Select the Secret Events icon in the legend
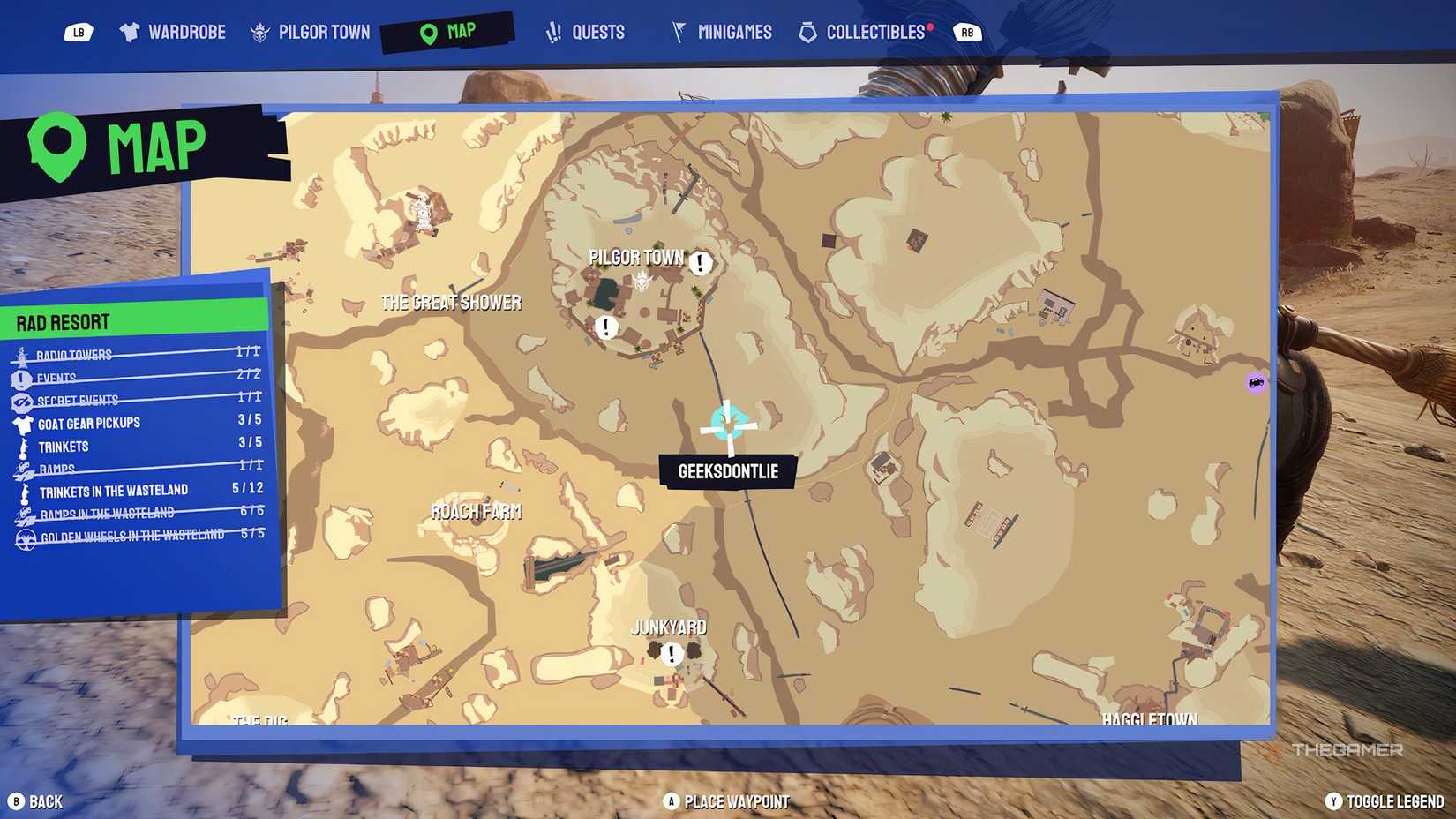 22,399
